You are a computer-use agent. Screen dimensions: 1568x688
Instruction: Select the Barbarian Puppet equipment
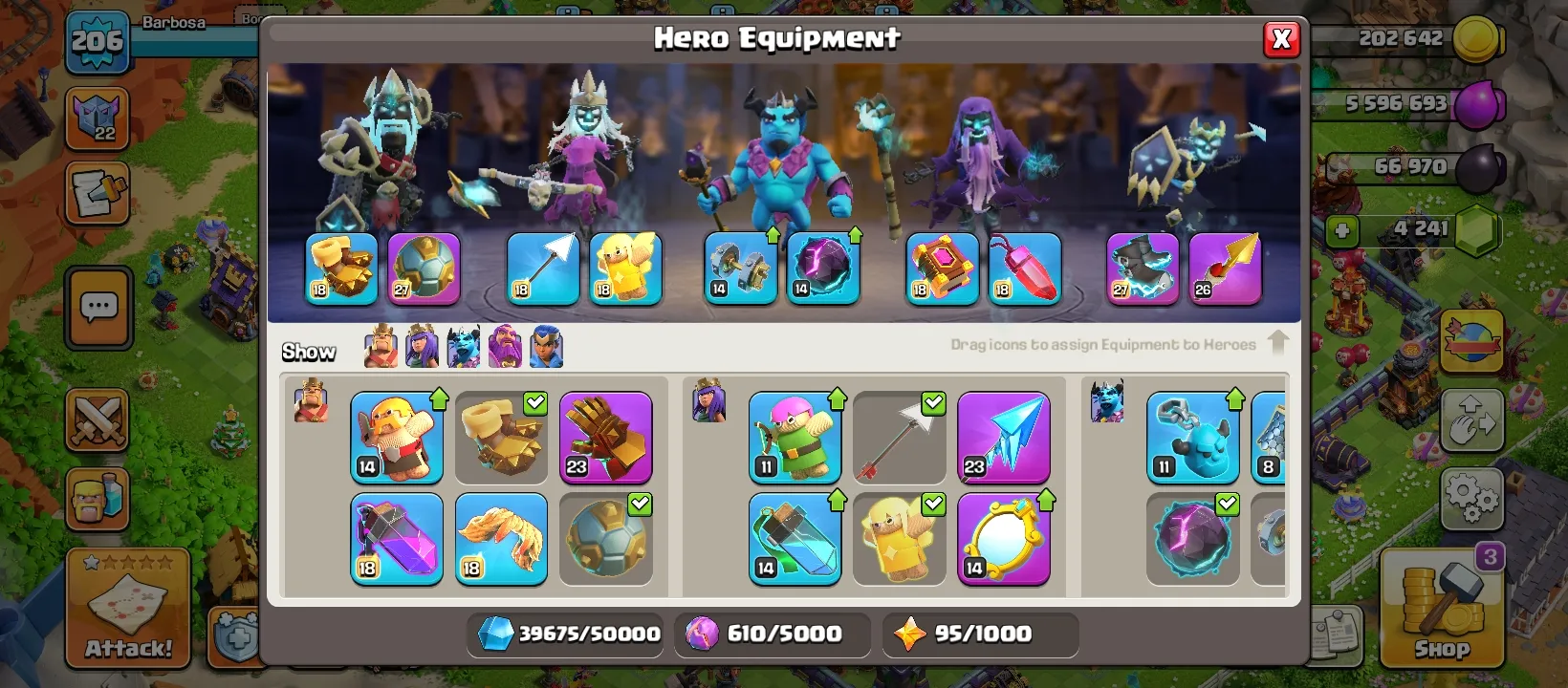pyautogui.click(x=398, y=438)
